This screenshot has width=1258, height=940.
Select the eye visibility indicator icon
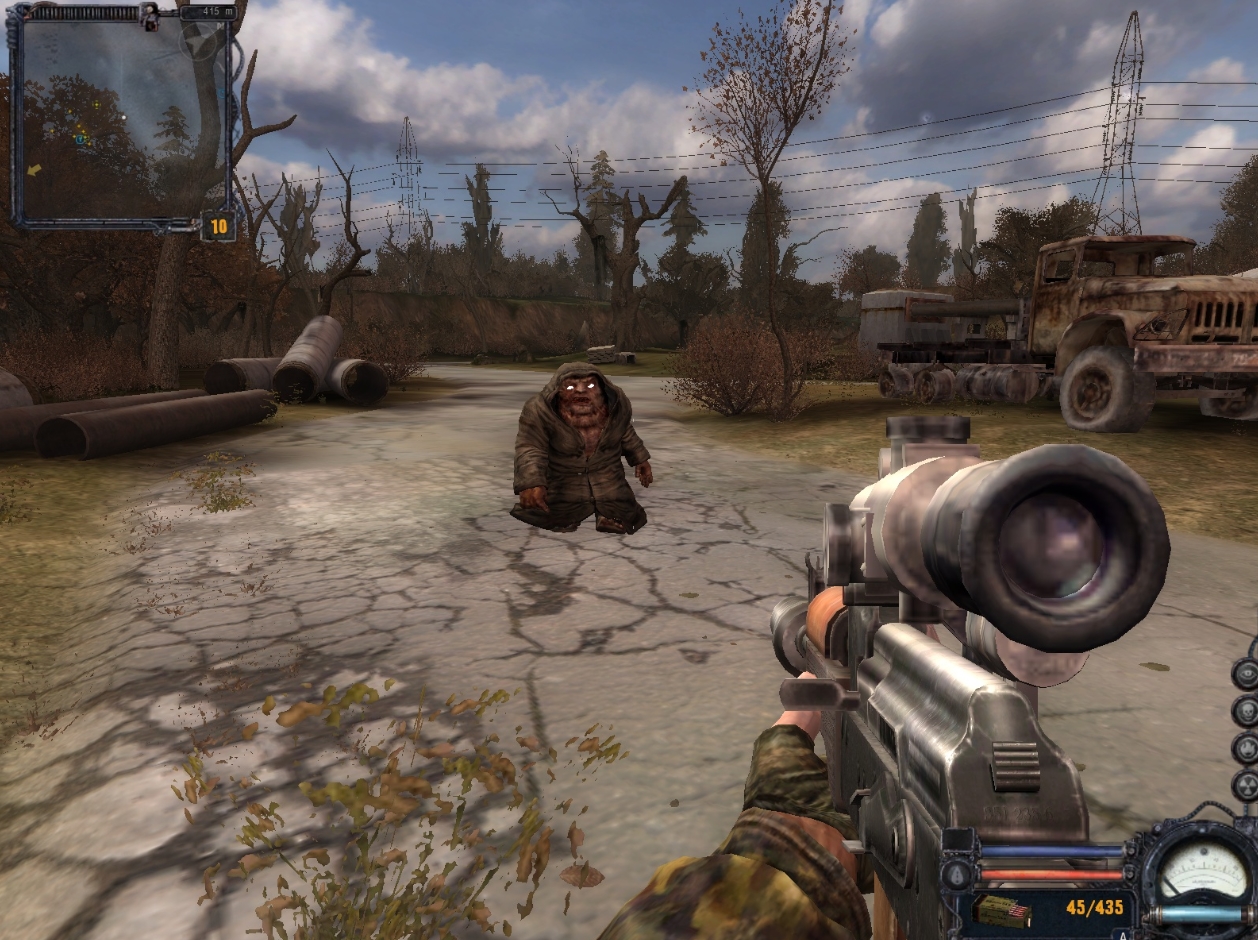[x=1247, y=674]
